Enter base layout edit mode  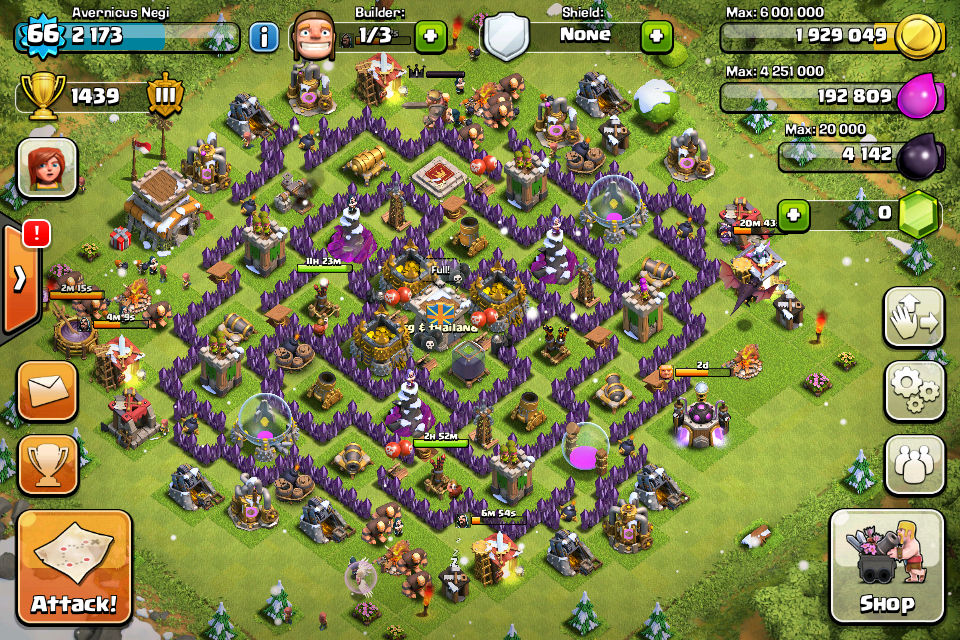coord(914,318)
